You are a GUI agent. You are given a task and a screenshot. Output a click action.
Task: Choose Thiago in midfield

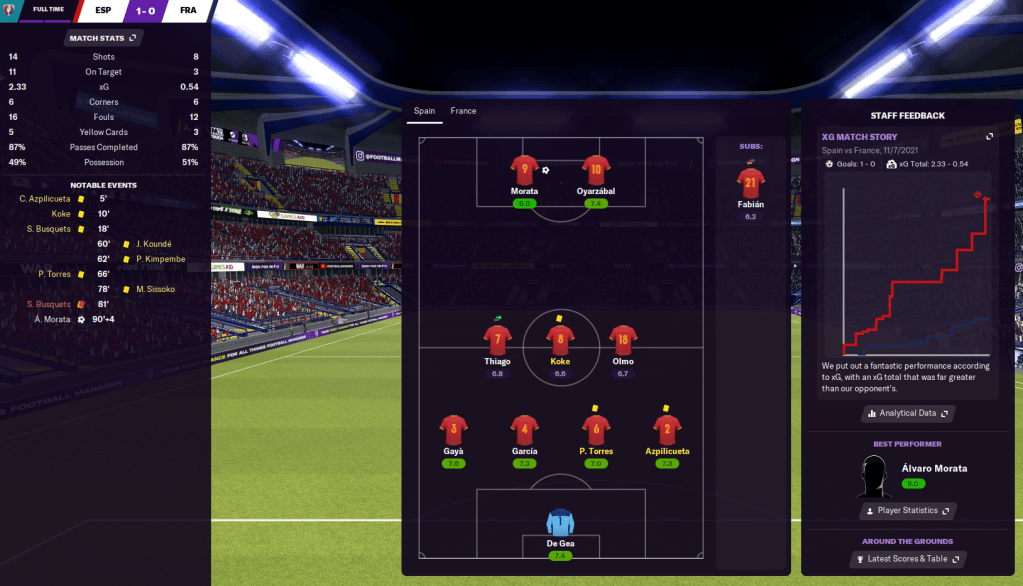(497, 341)
